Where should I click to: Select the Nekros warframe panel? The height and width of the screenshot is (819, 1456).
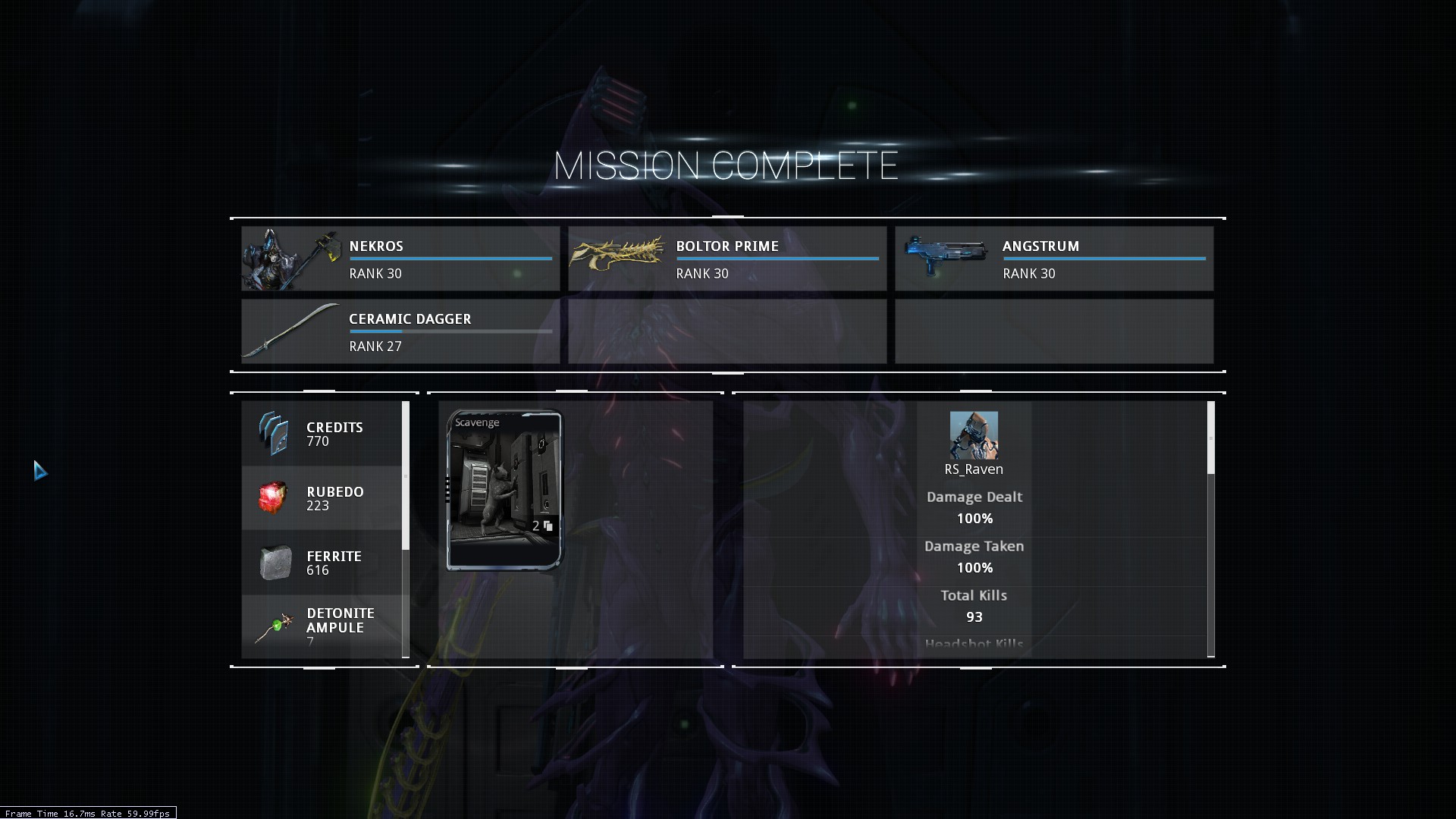click(x=400, y=259)
